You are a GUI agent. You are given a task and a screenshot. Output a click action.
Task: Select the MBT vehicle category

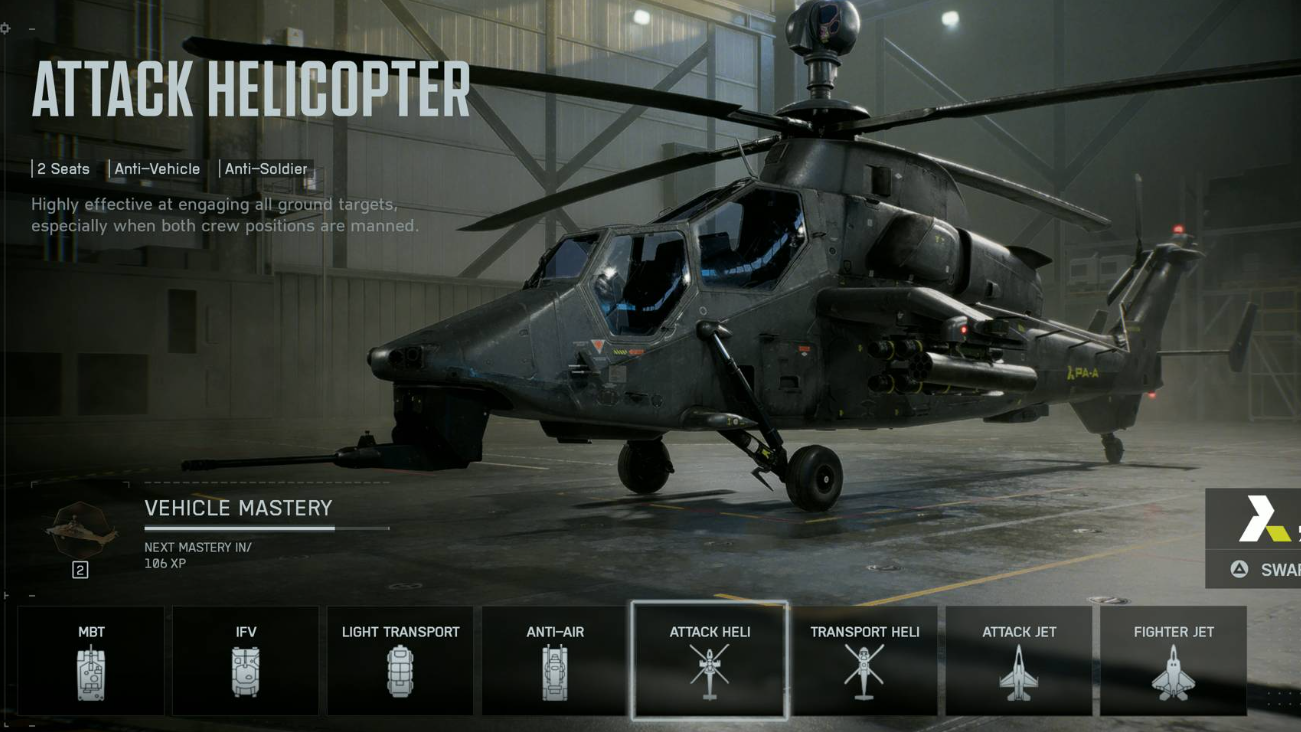[91, 660]
